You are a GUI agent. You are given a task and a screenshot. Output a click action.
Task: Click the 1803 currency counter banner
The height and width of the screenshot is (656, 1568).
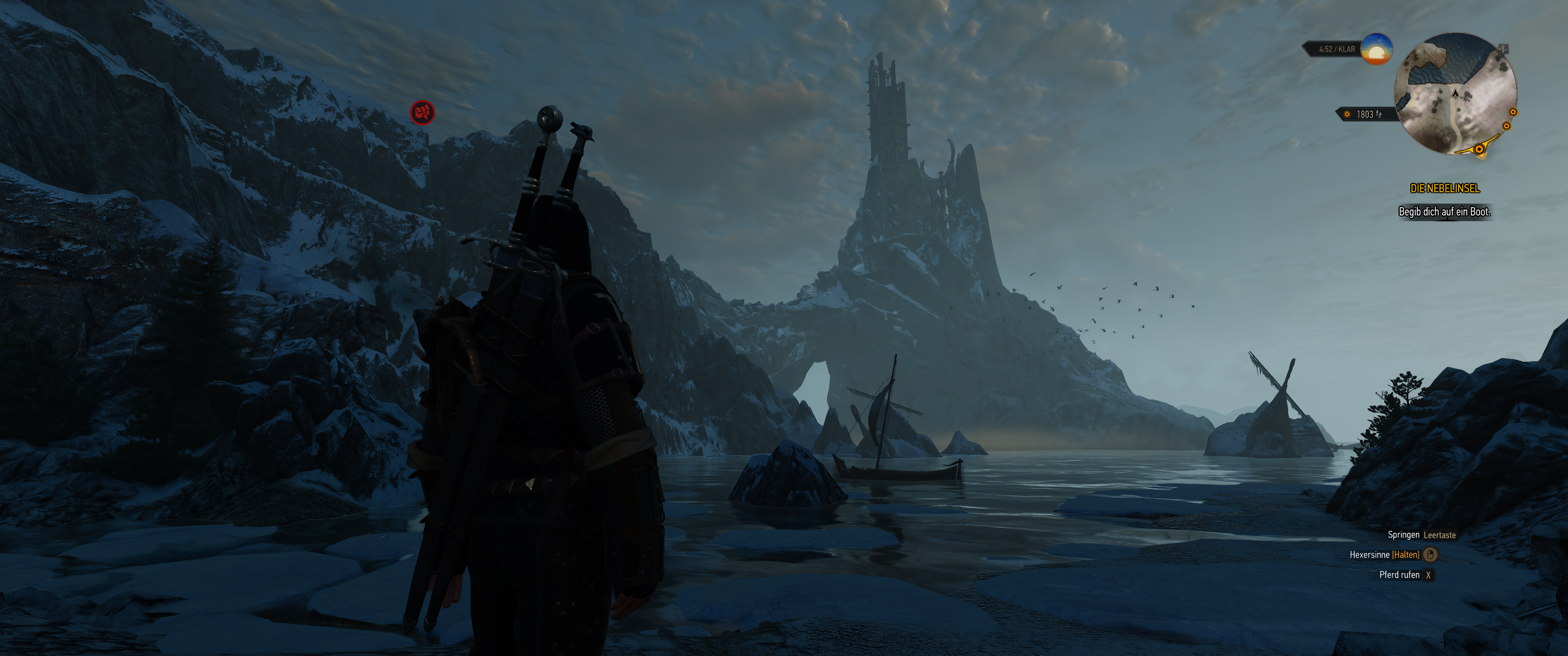pyautogui.click(x=1365, y=115)
